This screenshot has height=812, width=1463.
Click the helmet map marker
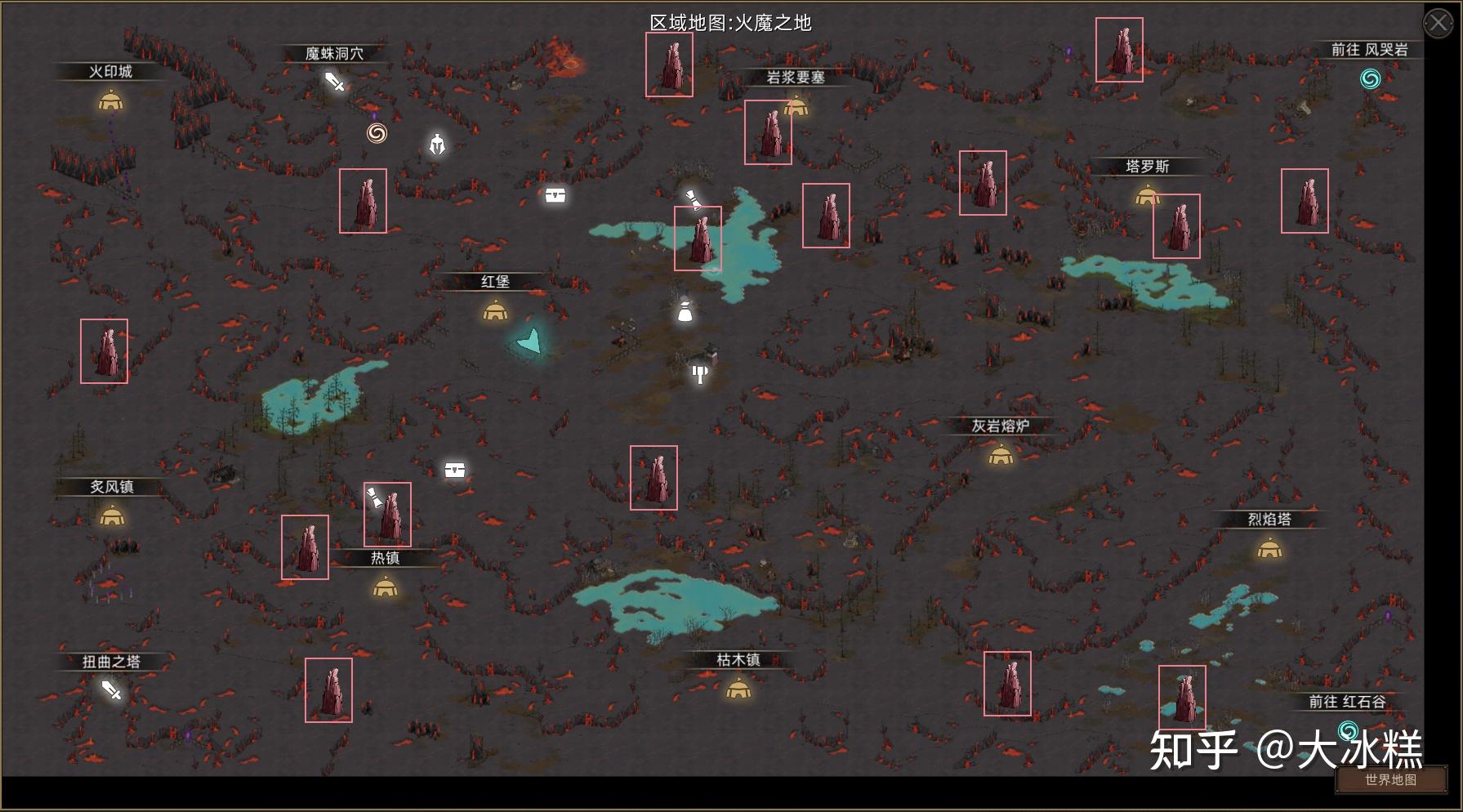pos(437,145)
